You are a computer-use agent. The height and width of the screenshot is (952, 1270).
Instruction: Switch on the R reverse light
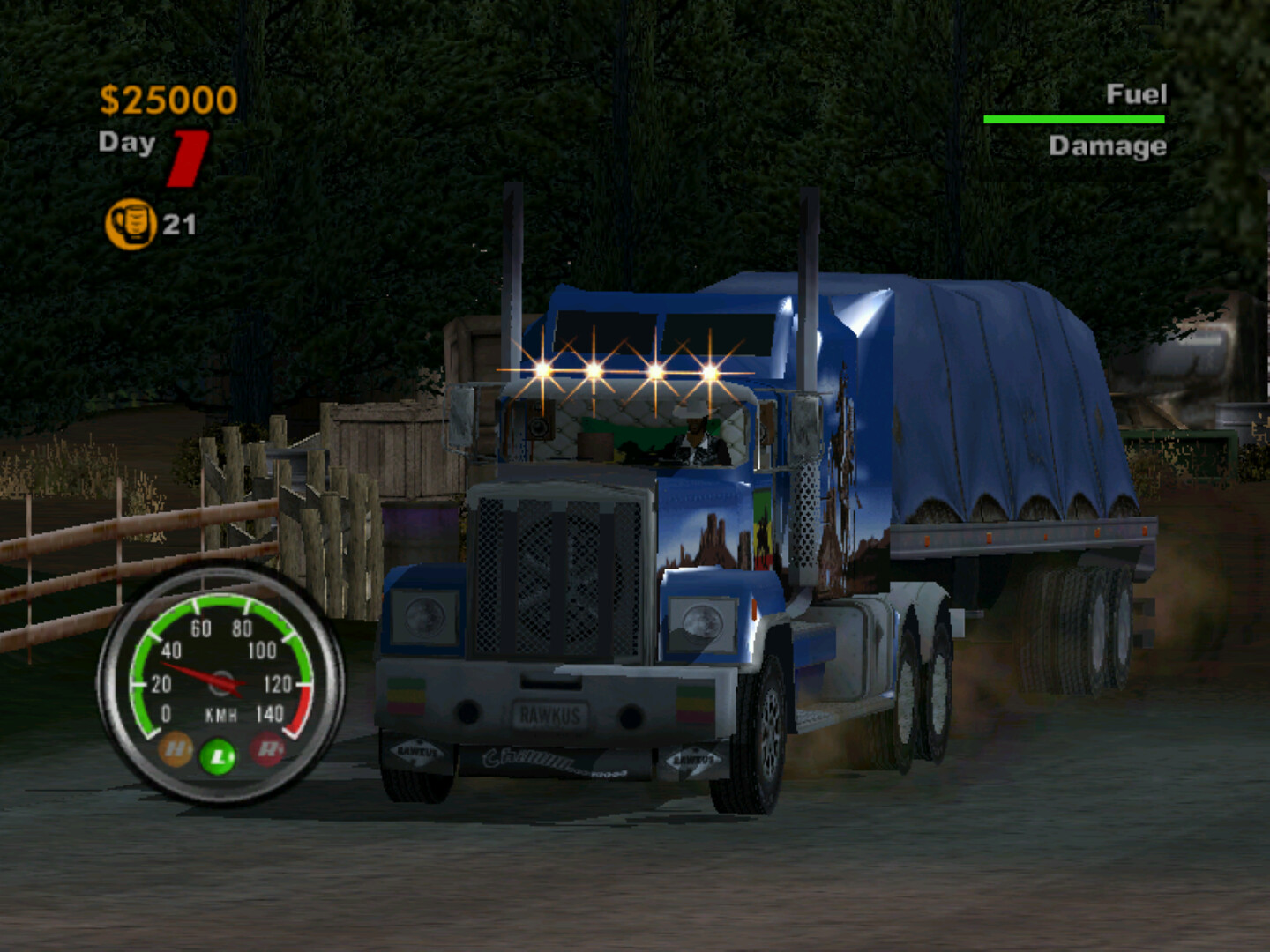click(x=265, y=751)
